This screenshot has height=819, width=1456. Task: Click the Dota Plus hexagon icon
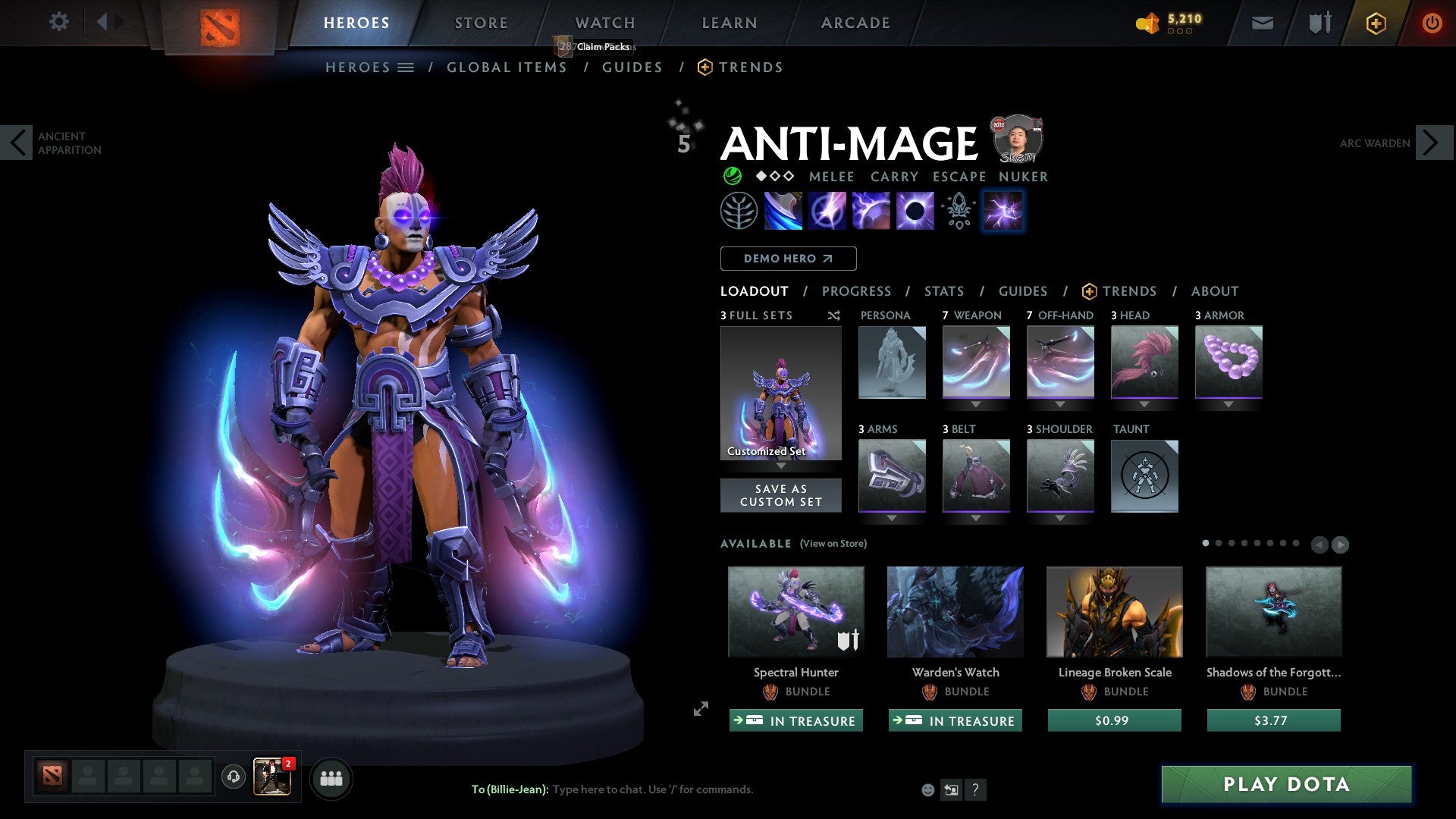coord(1375,23)
